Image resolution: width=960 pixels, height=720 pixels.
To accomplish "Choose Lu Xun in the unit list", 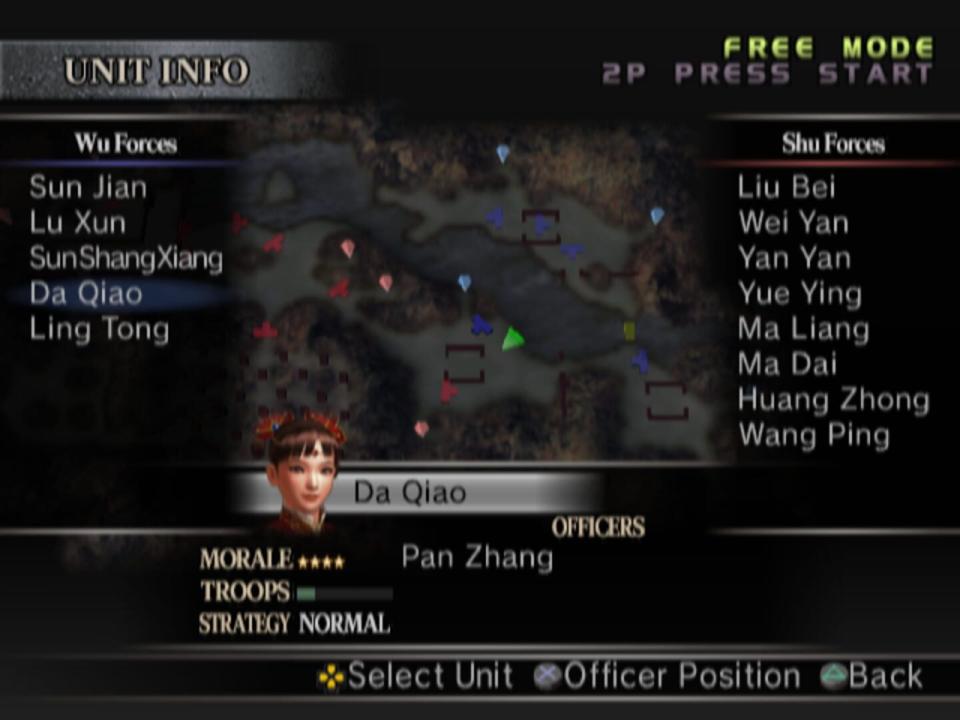I will pos(78,222).
